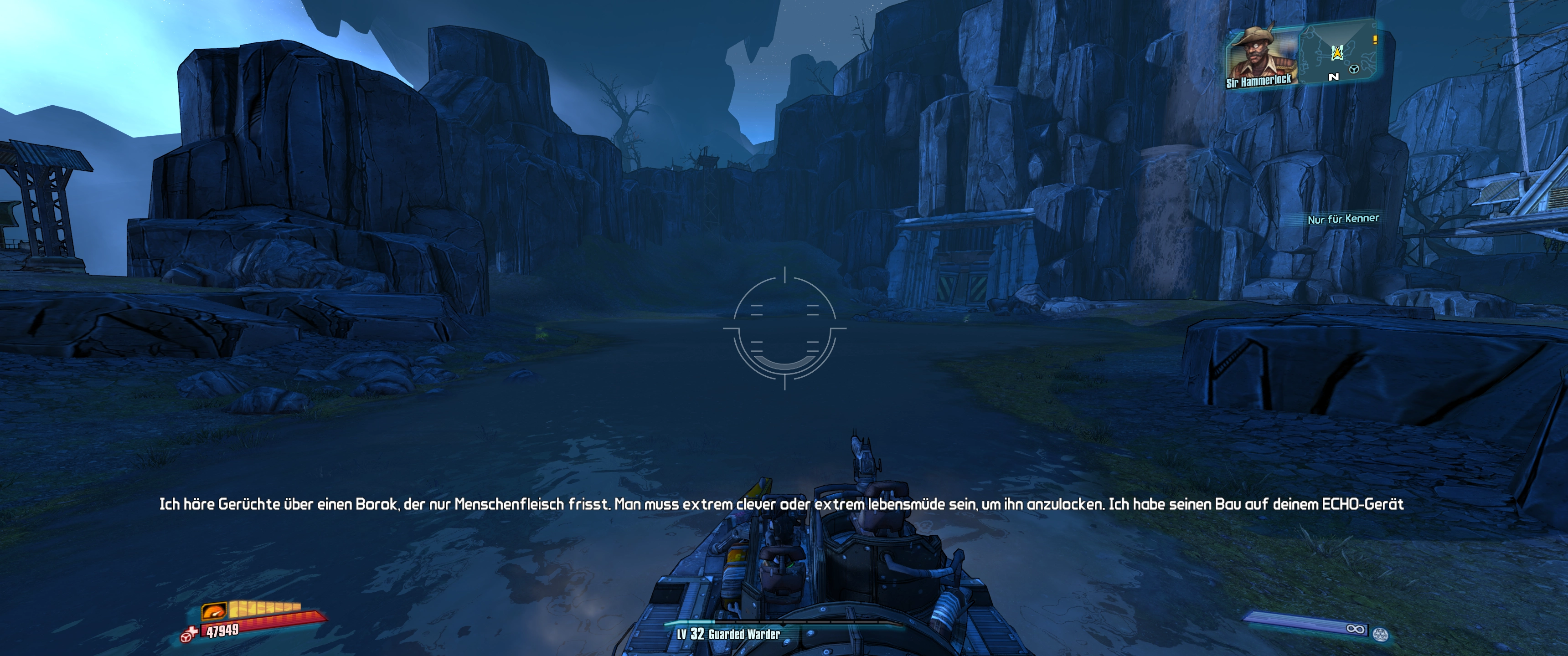The height and width of the screenshot is (656, 1568).
Task: Select the steering wheel vehicle marker on minimap
Action: coord(1354,69)
